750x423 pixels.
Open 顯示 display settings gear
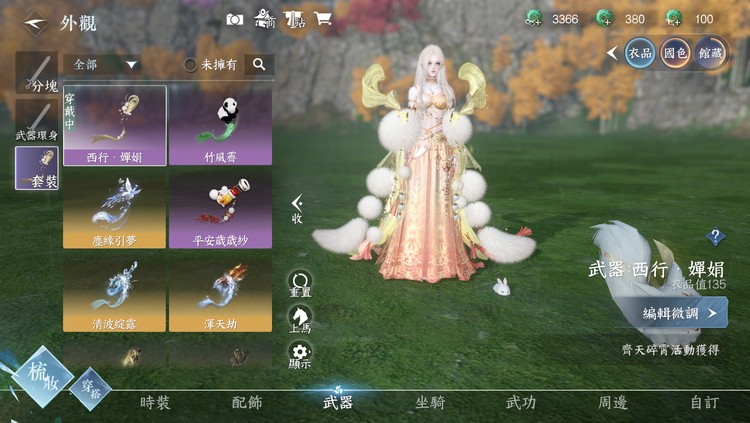(299, 356)
